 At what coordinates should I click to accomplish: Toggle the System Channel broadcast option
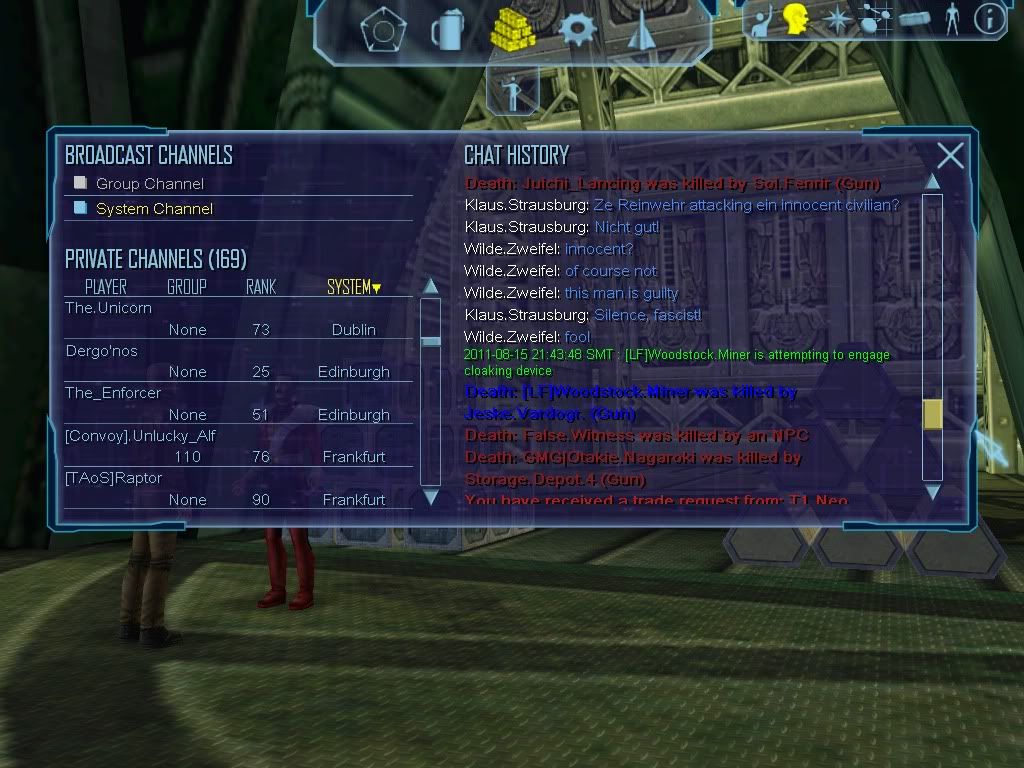tap(81, 208)
